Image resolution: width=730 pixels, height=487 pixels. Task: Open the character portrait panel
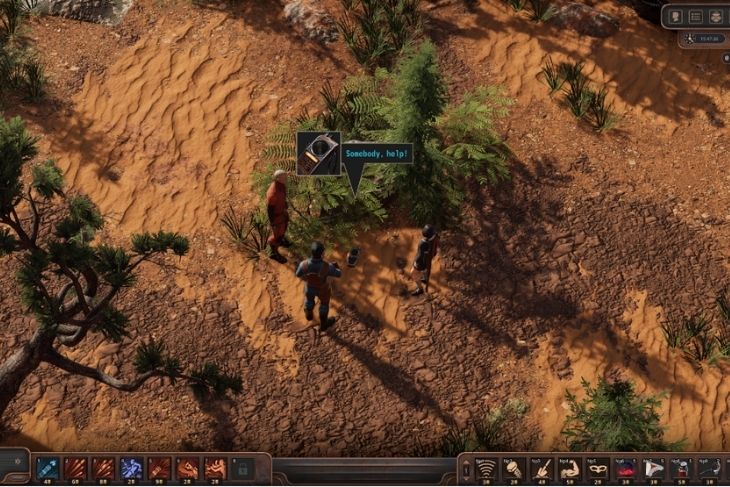click(675, 16)
